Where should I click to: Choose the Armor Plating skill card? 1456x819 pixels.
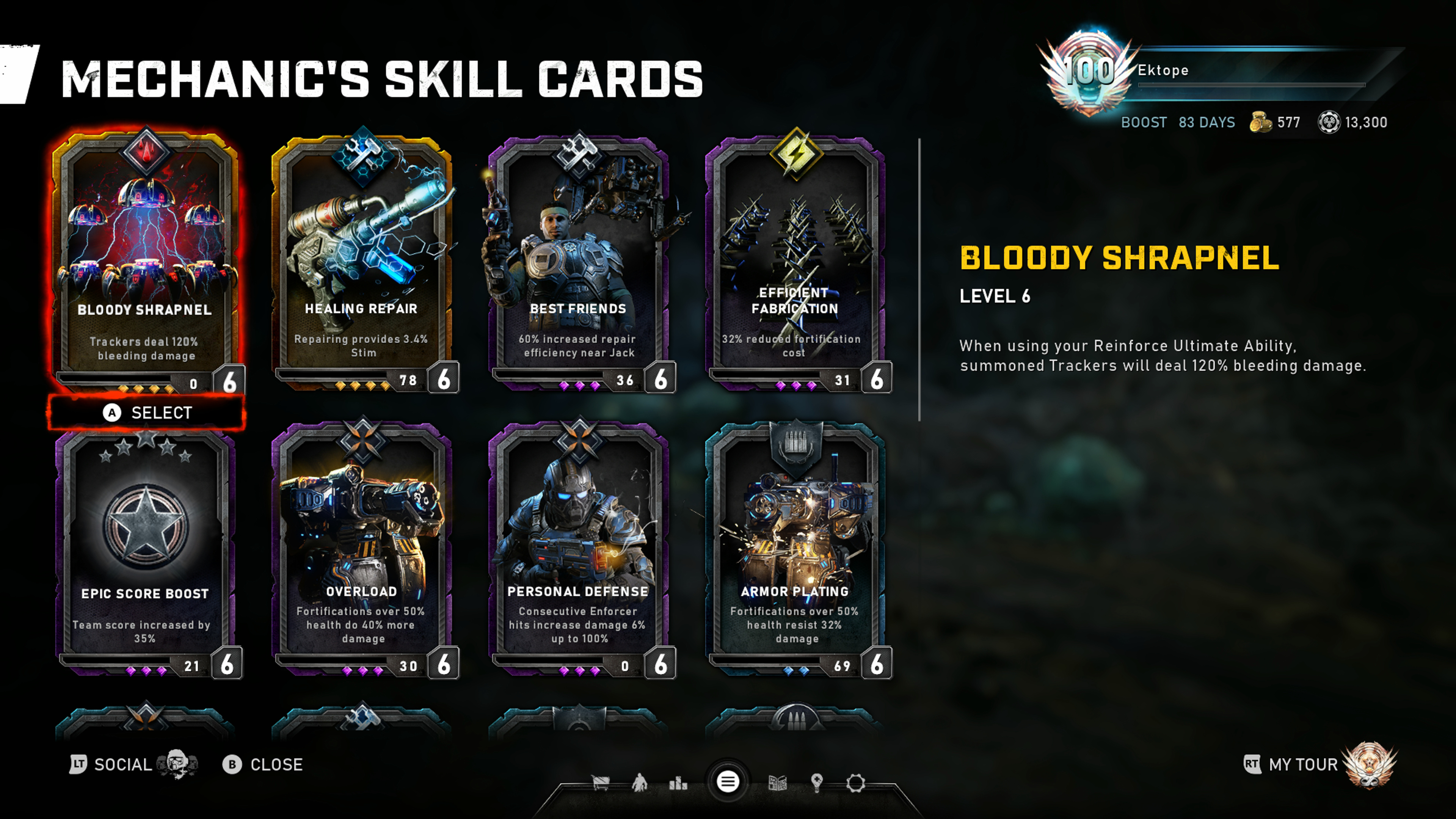click(795, 548)
